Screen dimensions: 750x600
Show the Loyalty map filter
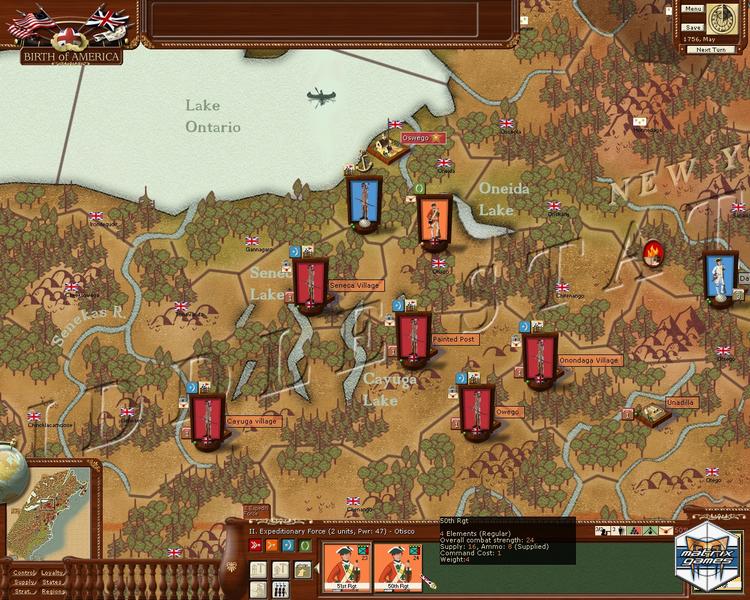click(52, 573)
